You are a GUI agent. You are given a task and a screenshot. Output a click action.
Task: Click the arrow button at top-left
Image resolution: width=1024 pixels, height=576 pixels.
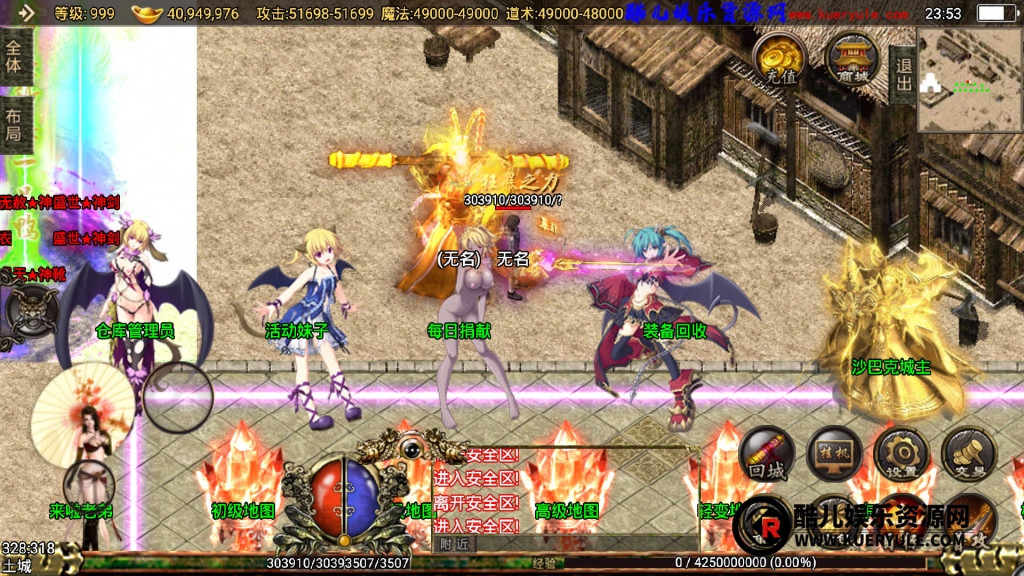pyautogui.click(x=25, y=13)
